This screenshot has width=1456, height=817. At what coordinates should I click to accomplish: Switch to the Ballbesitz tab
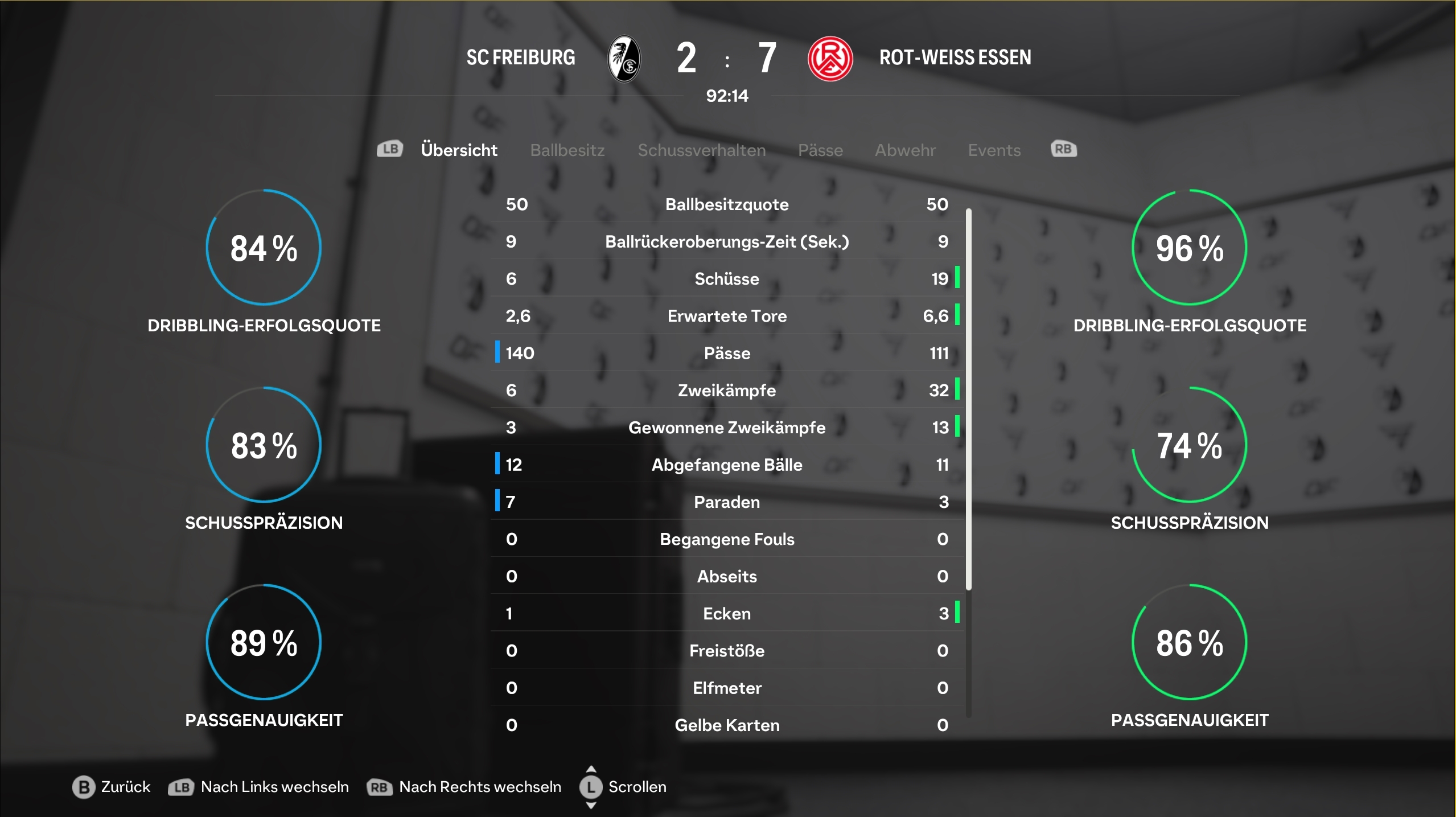tap(567, 150)
